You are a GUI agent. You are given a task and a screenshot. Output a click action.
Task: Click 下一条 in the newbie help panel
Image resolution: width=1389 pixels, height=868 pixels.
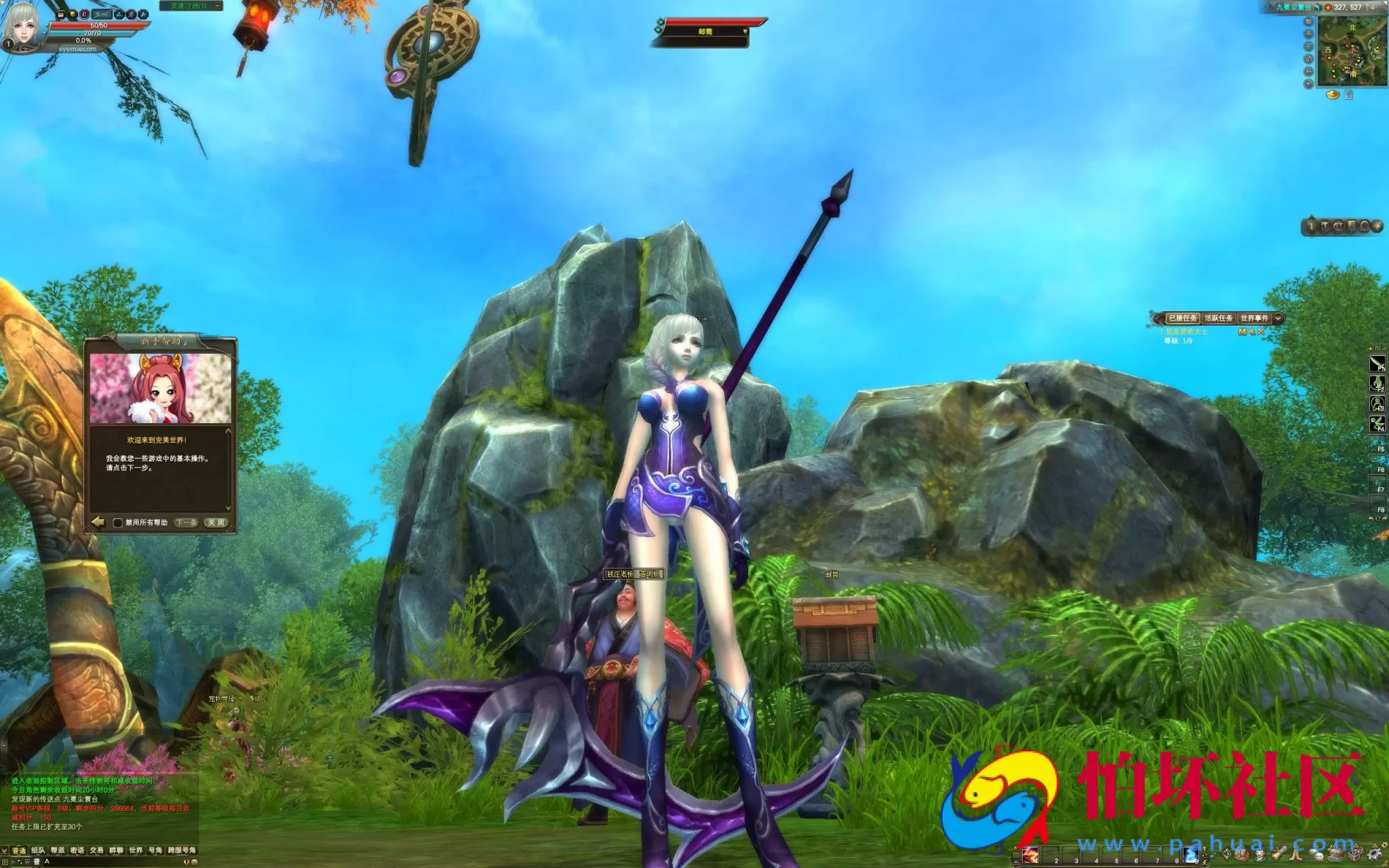coord(186,523)
